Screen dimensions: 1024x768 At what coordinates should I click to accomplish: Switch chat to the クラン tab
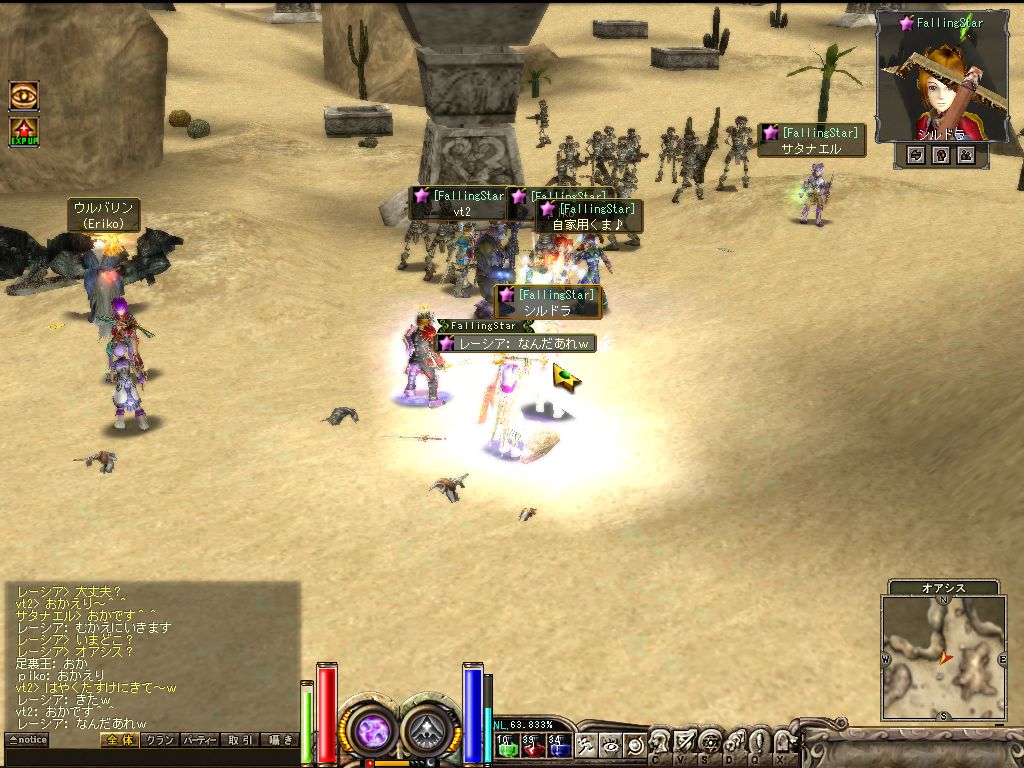click(x=159, y=740)
